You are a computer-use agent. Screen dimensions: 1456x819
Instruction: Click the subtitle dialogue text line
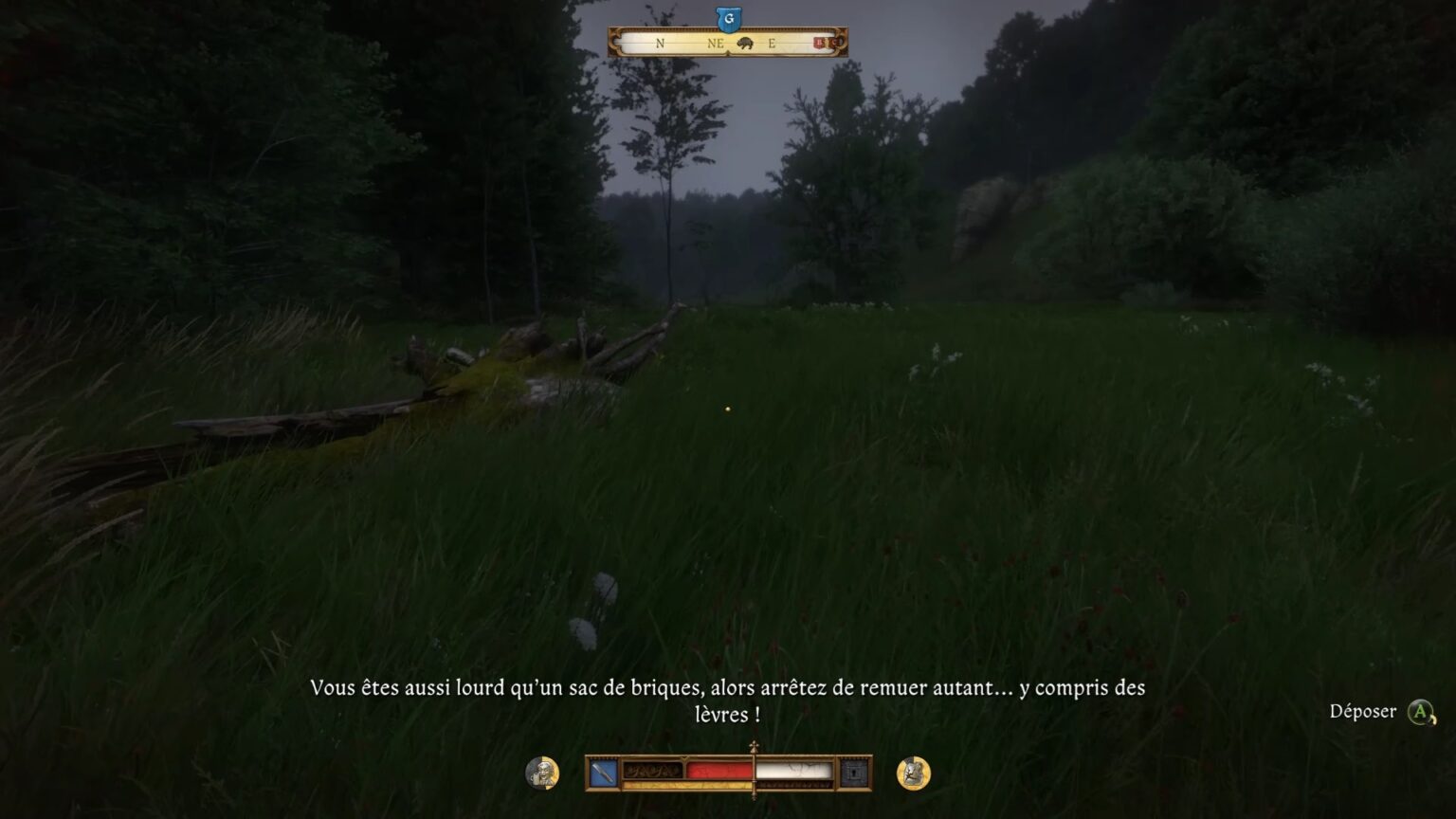click(x=728, y=689)
